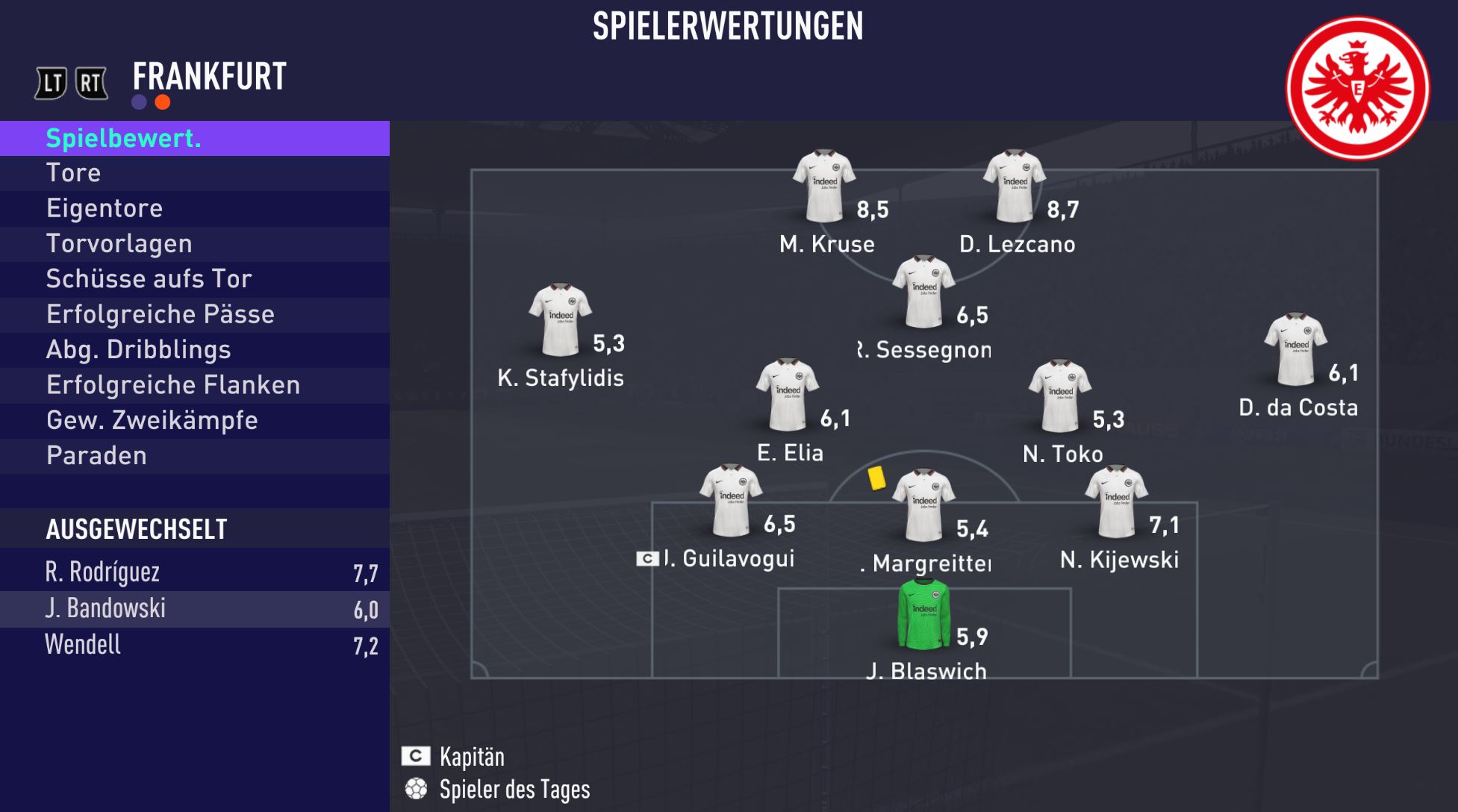Show the Torvorlagen stats

point(194,243)
